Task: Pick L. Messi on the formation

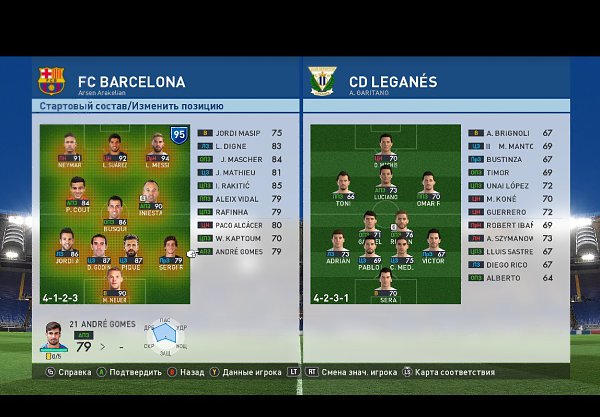Action: [158, 148]
